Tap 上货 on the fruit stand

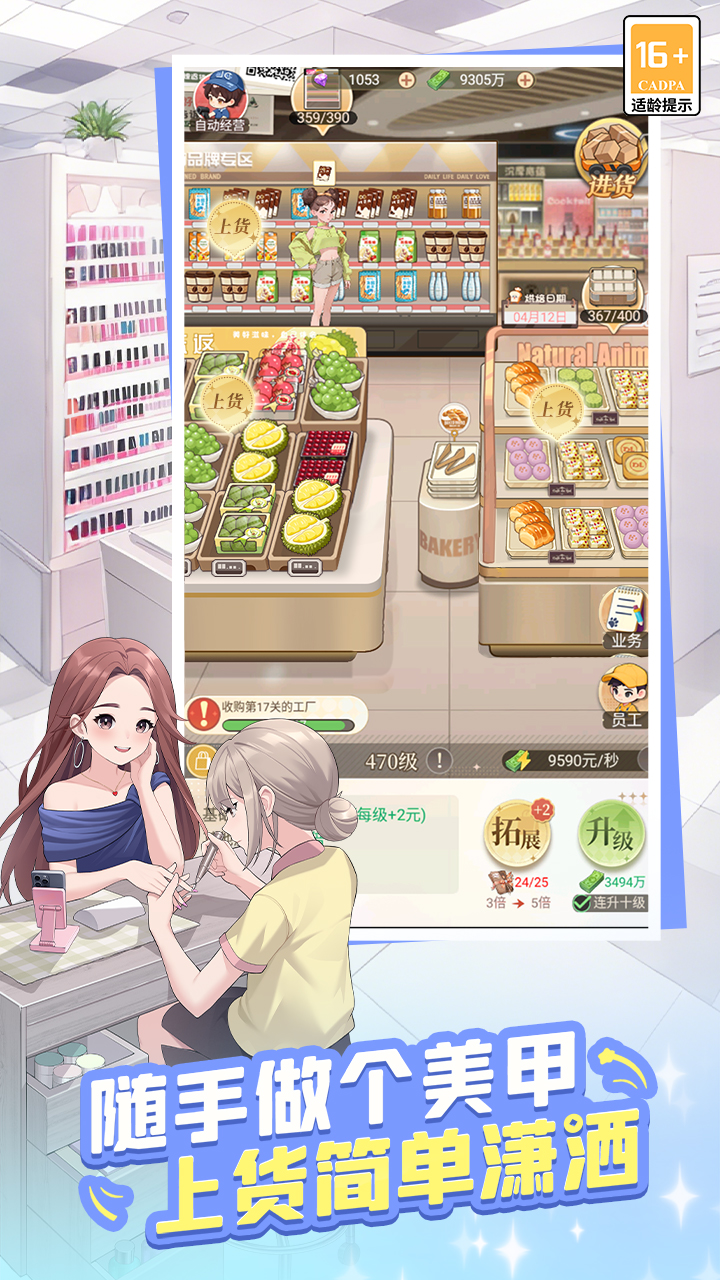[225, 400]
